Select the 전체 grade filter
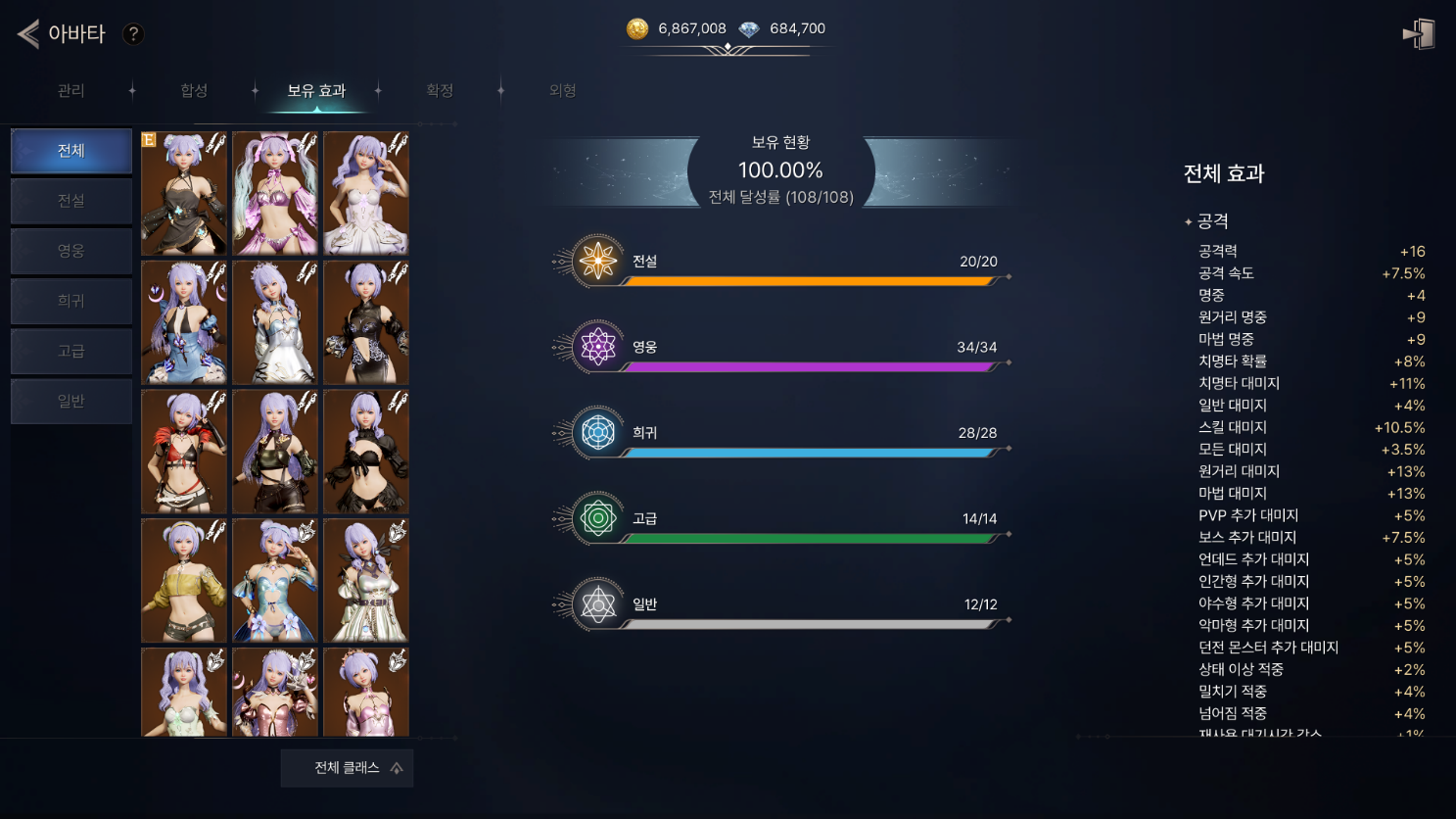 [71, 151]
